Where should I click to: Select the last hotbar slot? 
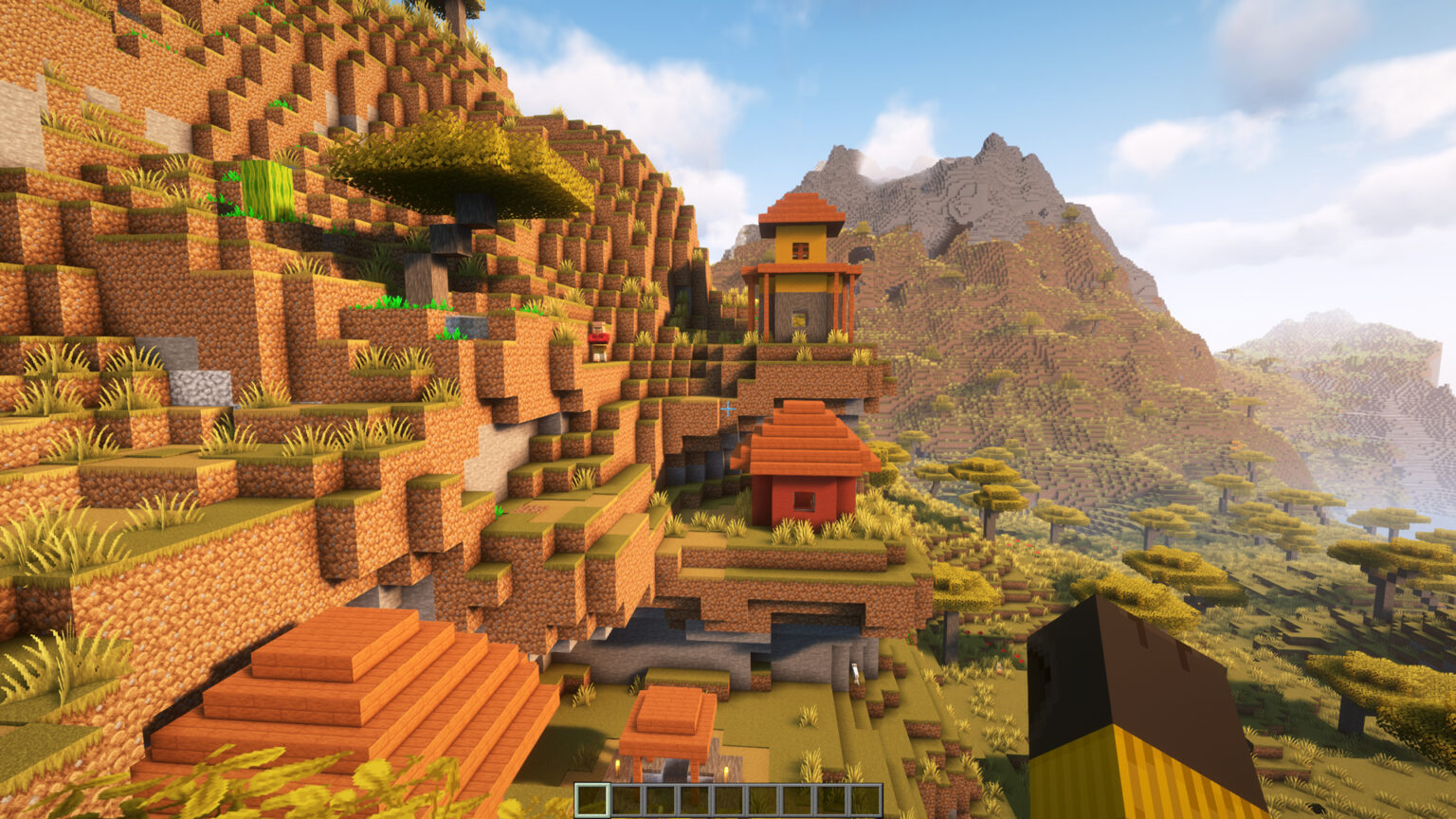click(x=865, y=800)
